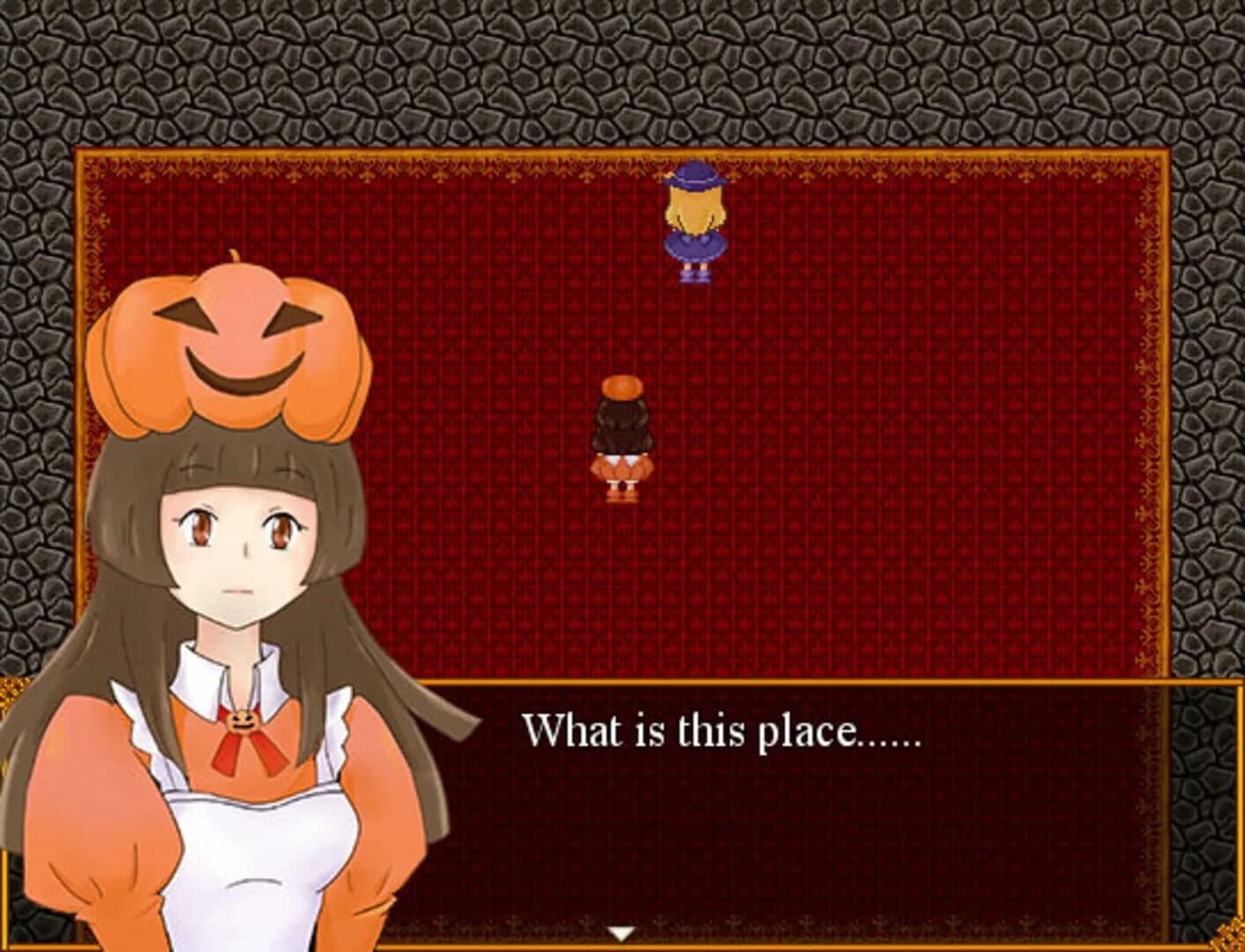The image size is (1245, 952).
Task: Click the downward continue arrow below the dialogue
Action: point(623,932)
